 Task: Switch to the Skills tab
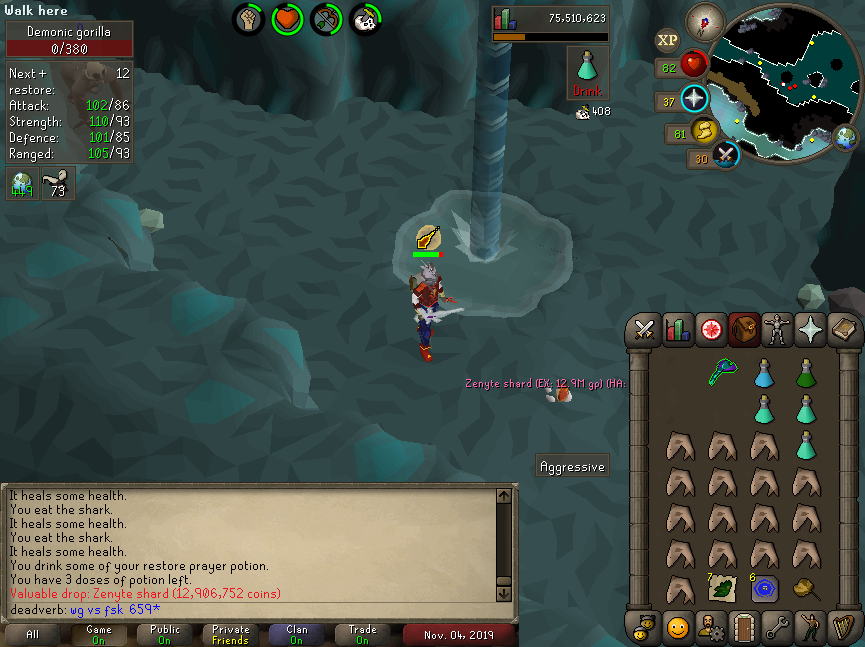click(677, 329)
